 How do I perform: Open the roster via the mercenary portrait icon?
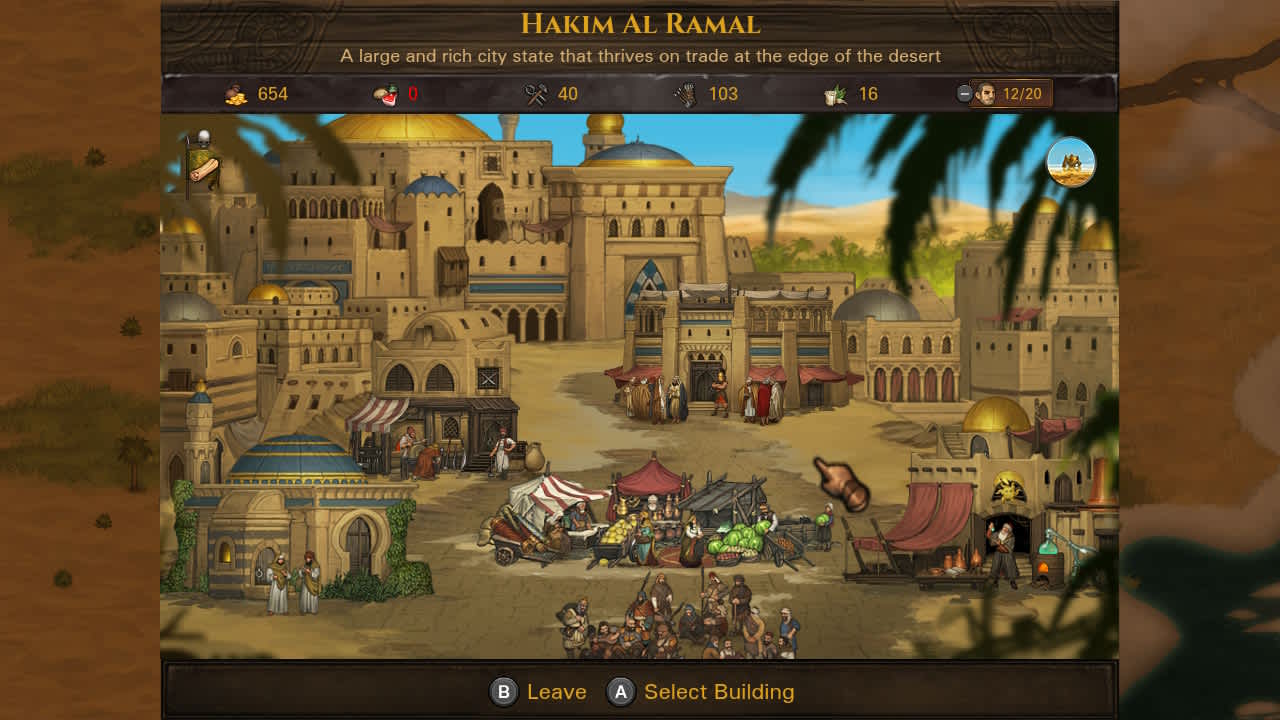click(985, 94)
